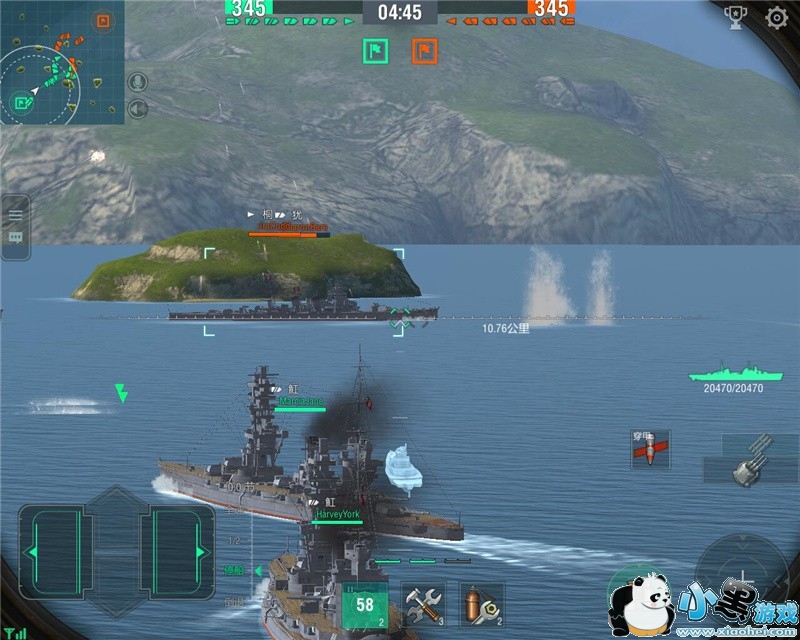The height and width of the screenshot is (640, 800).
Task: Select the armor-piercing 穿甲 shell type
Action: (650, 451)
